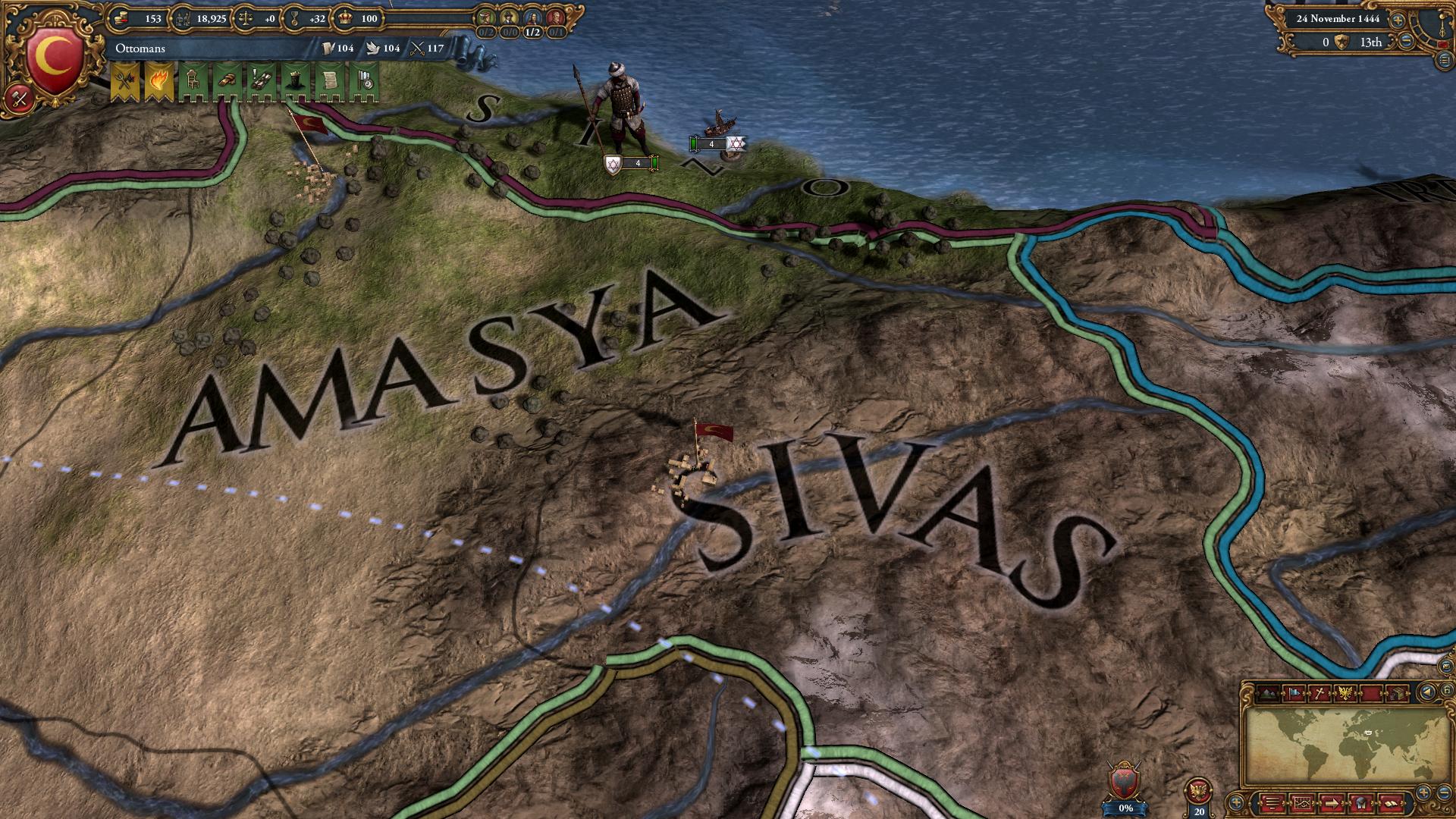This screenshot has width=1456, height=819.
Task: Select the army standing on the Sinope coast
Action: pos(622,114)
